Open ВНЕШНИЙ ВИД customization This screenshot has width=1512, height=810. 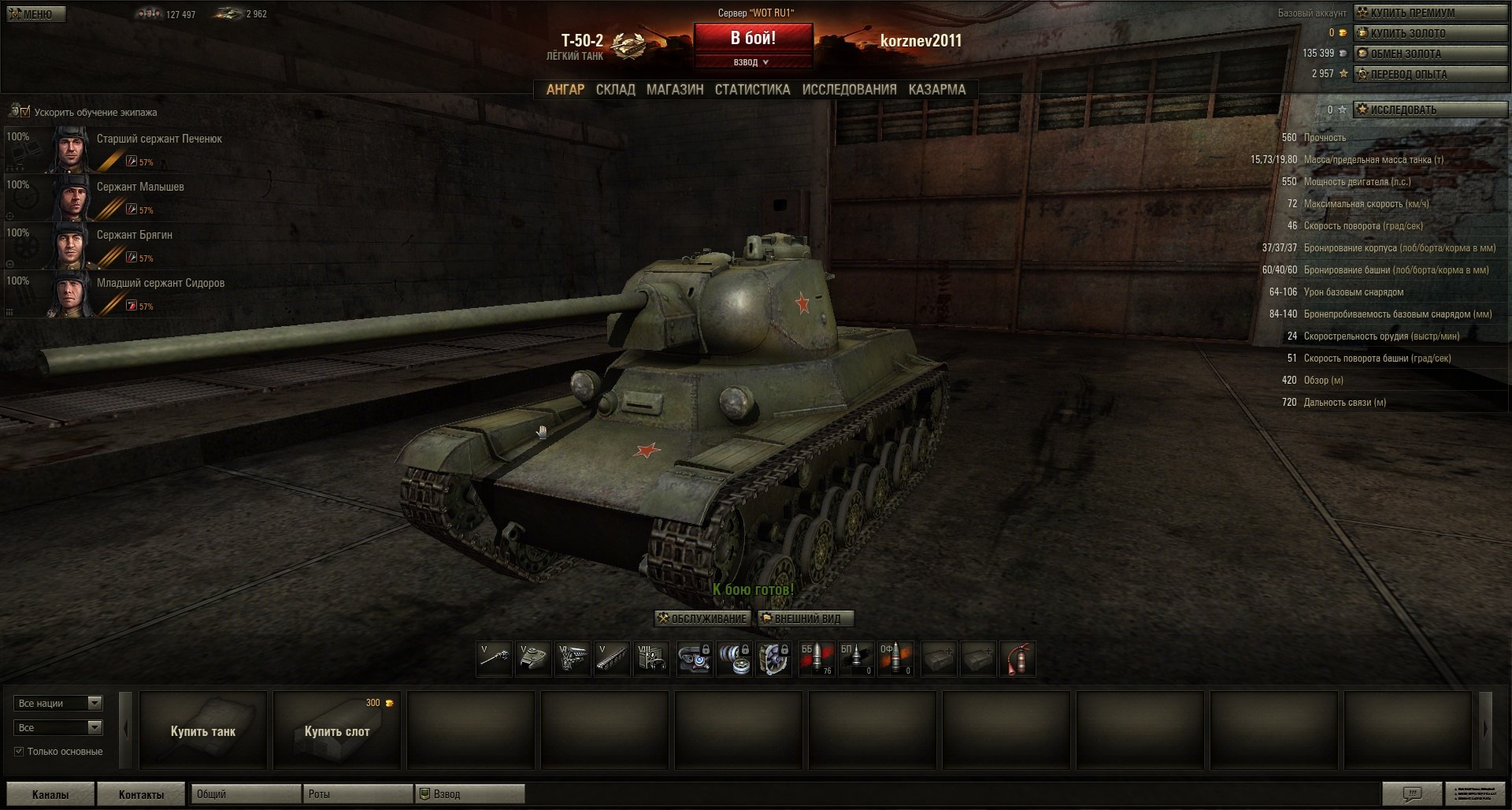(805, 619)
